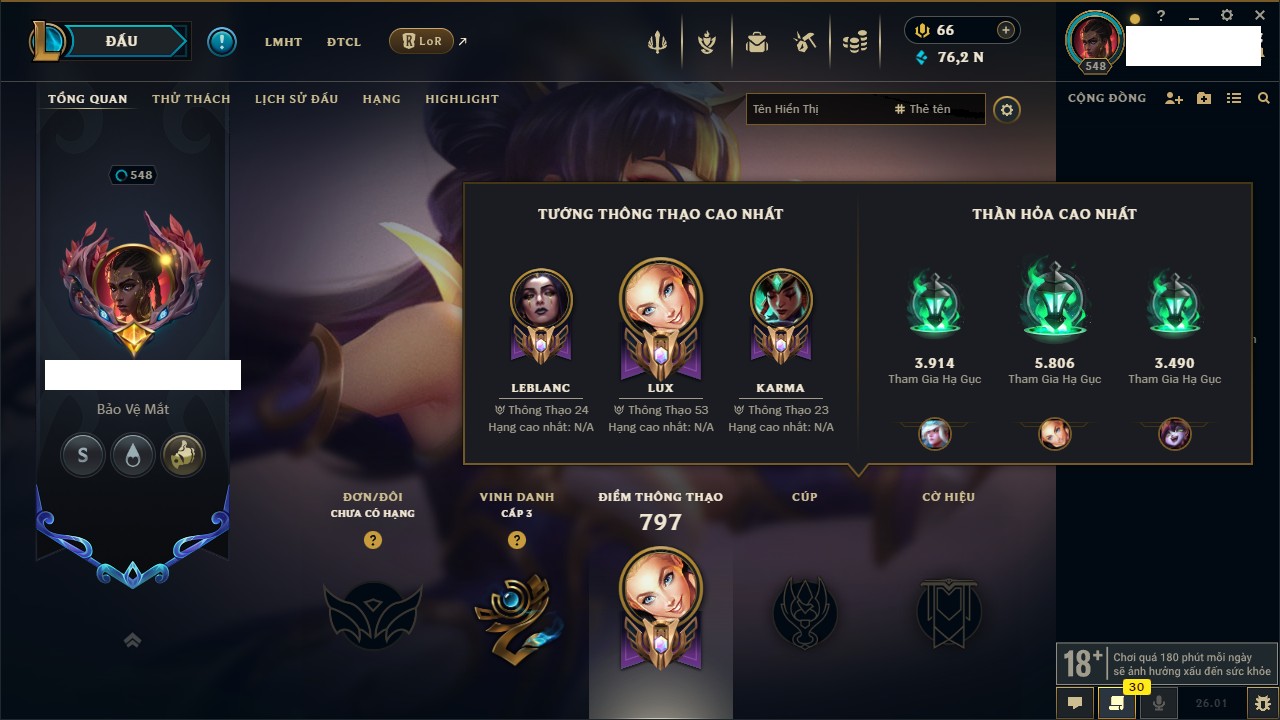Search the CỘNG ĐỒNG friends list
1280x720 pixels.
1264,98
